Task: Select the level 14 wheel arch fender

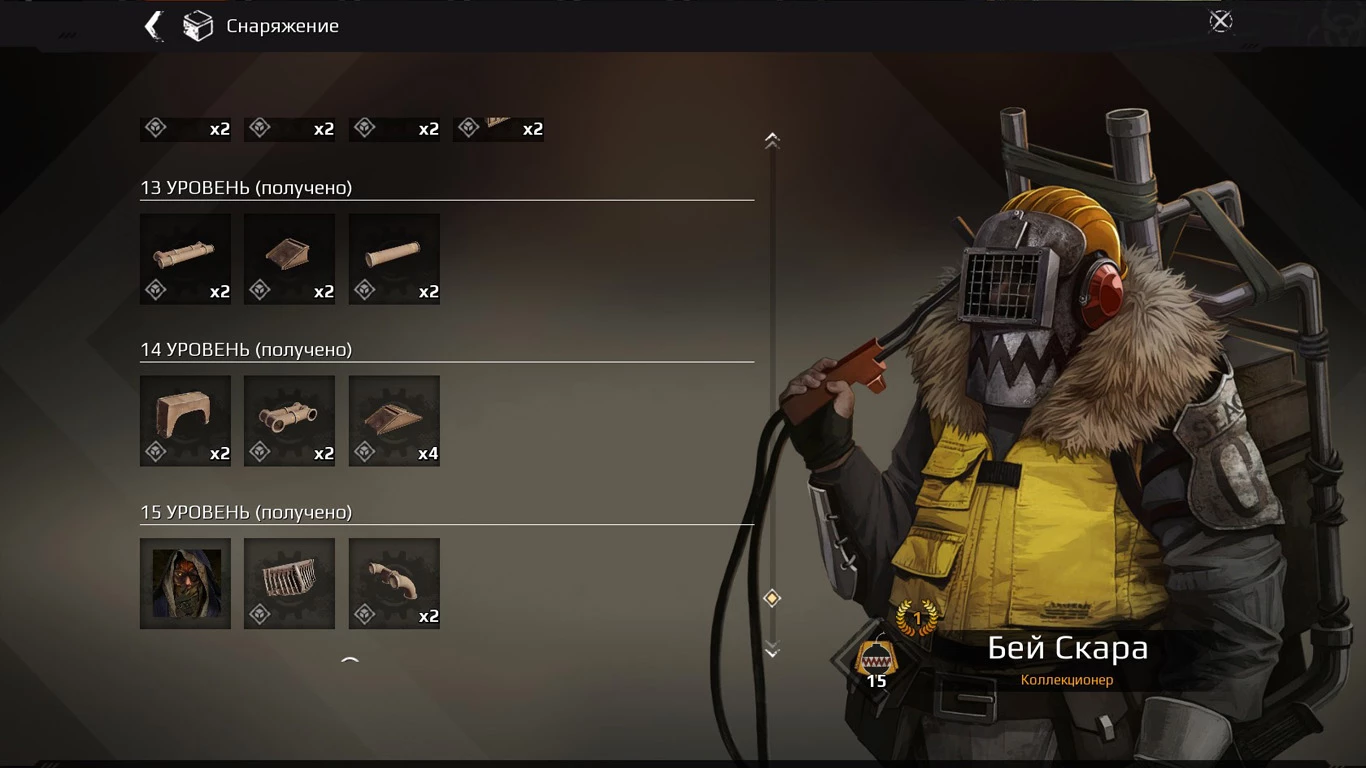Action: (185, 420)
